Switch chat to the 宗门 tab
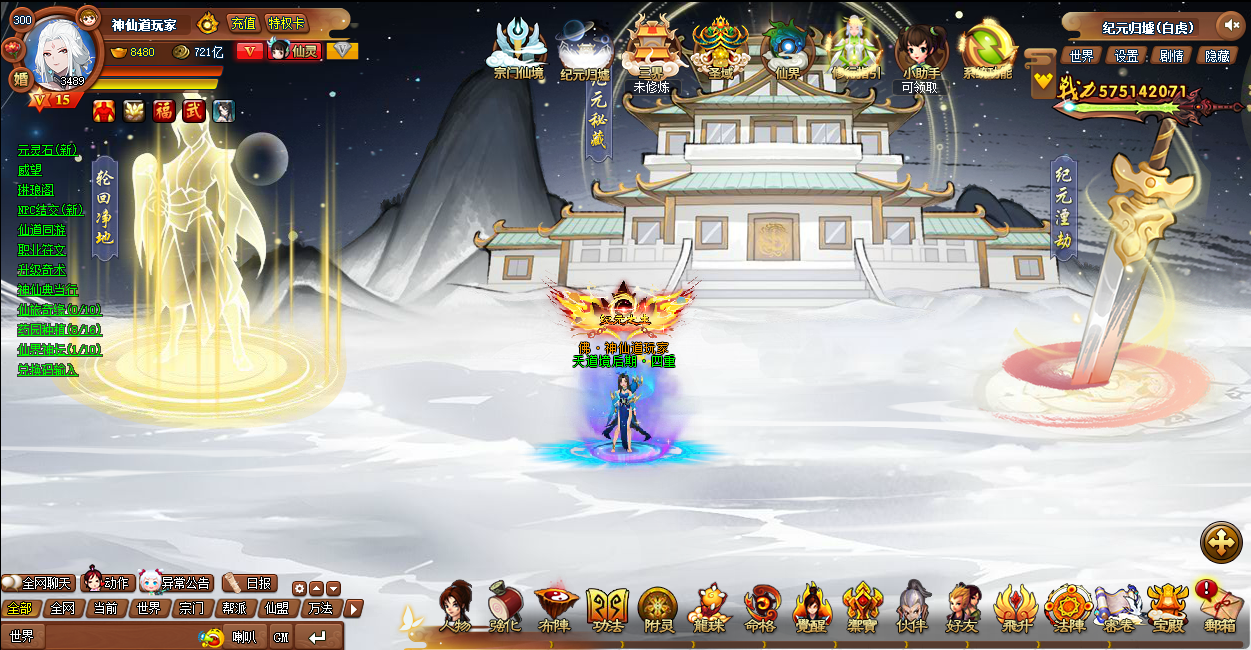 (x=191, y=608)
